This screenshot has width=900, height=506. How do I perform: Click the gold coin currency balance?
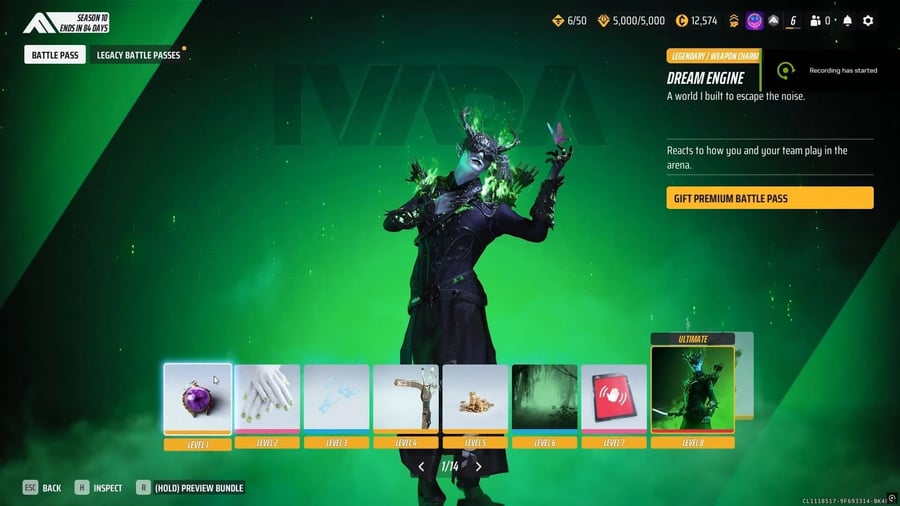695,20
